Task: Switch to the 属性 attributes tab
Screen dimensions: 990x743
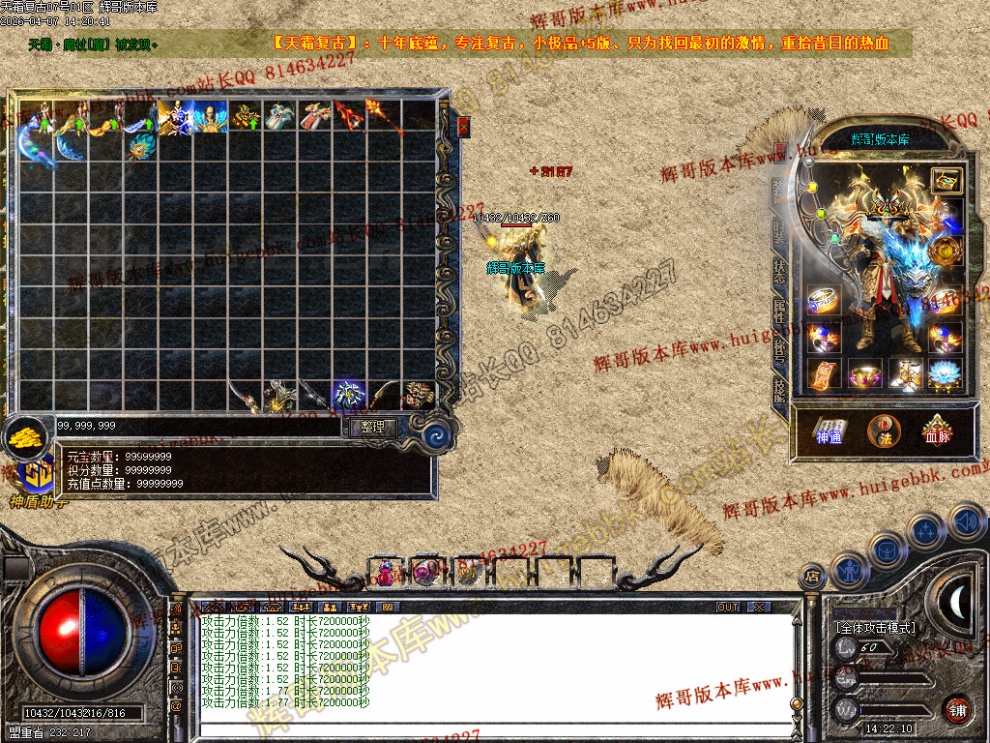Action: (779, 310)
